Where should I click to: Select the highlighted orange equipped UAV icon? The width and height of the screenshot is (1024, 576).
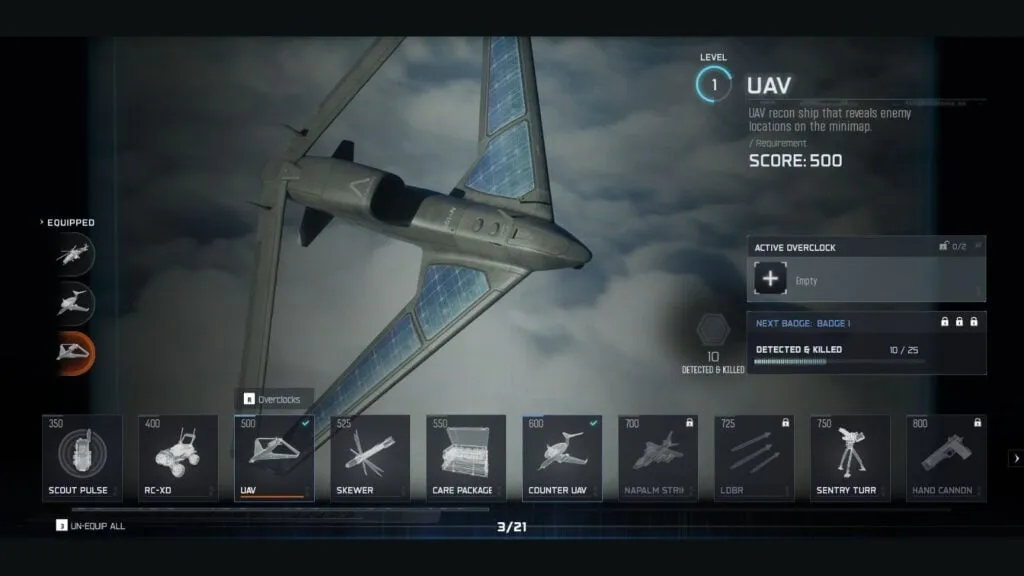(x=75, y=350)
